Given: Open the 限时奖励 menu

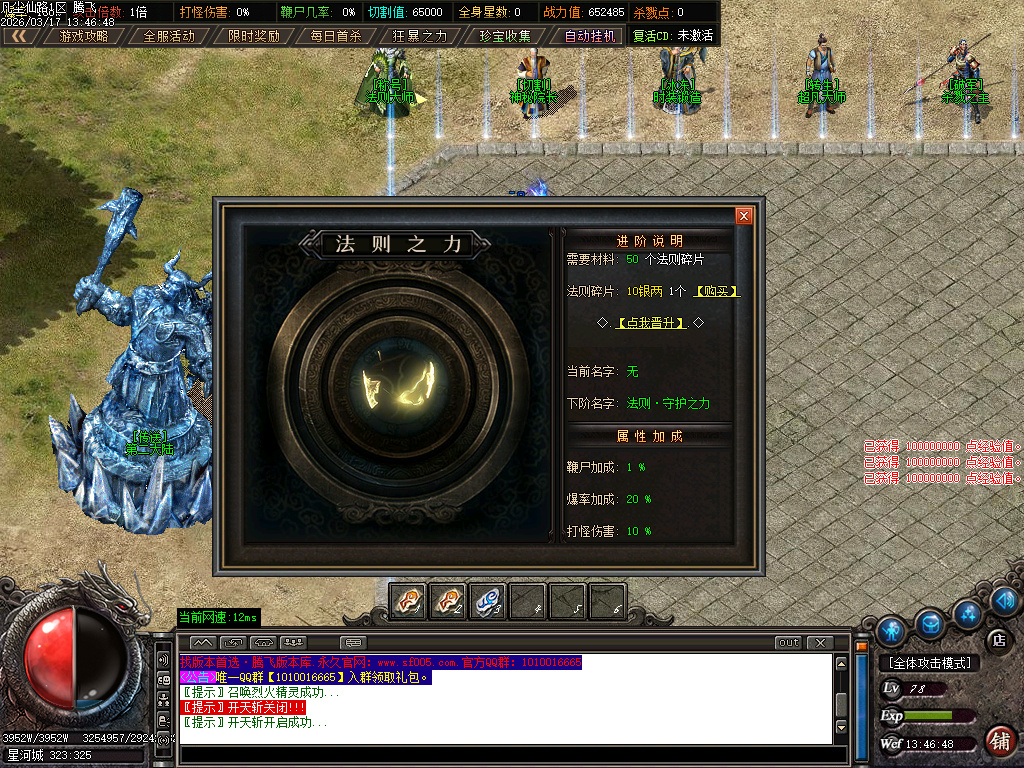Looking at the screenshot, I should click(x=253, y=36).
